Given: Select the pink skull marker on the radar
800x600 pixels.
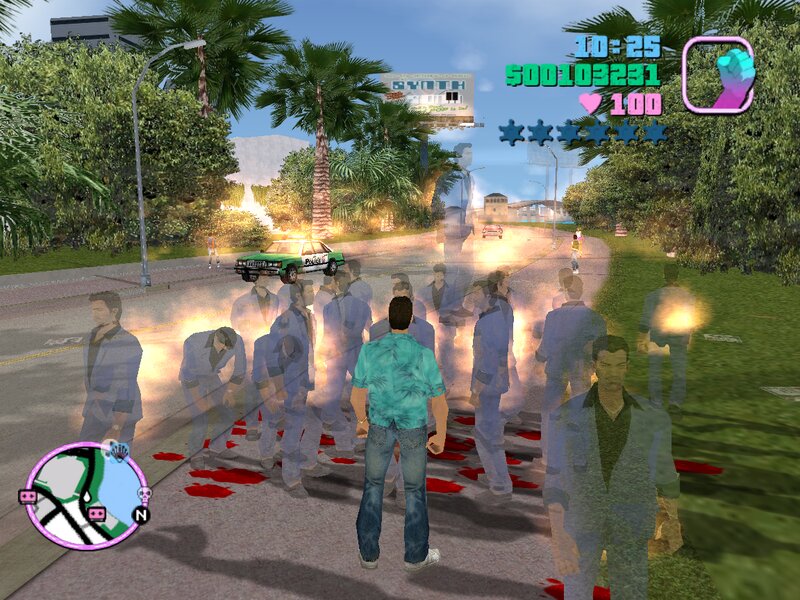Looking at the screenshot, I should point(143,494).
